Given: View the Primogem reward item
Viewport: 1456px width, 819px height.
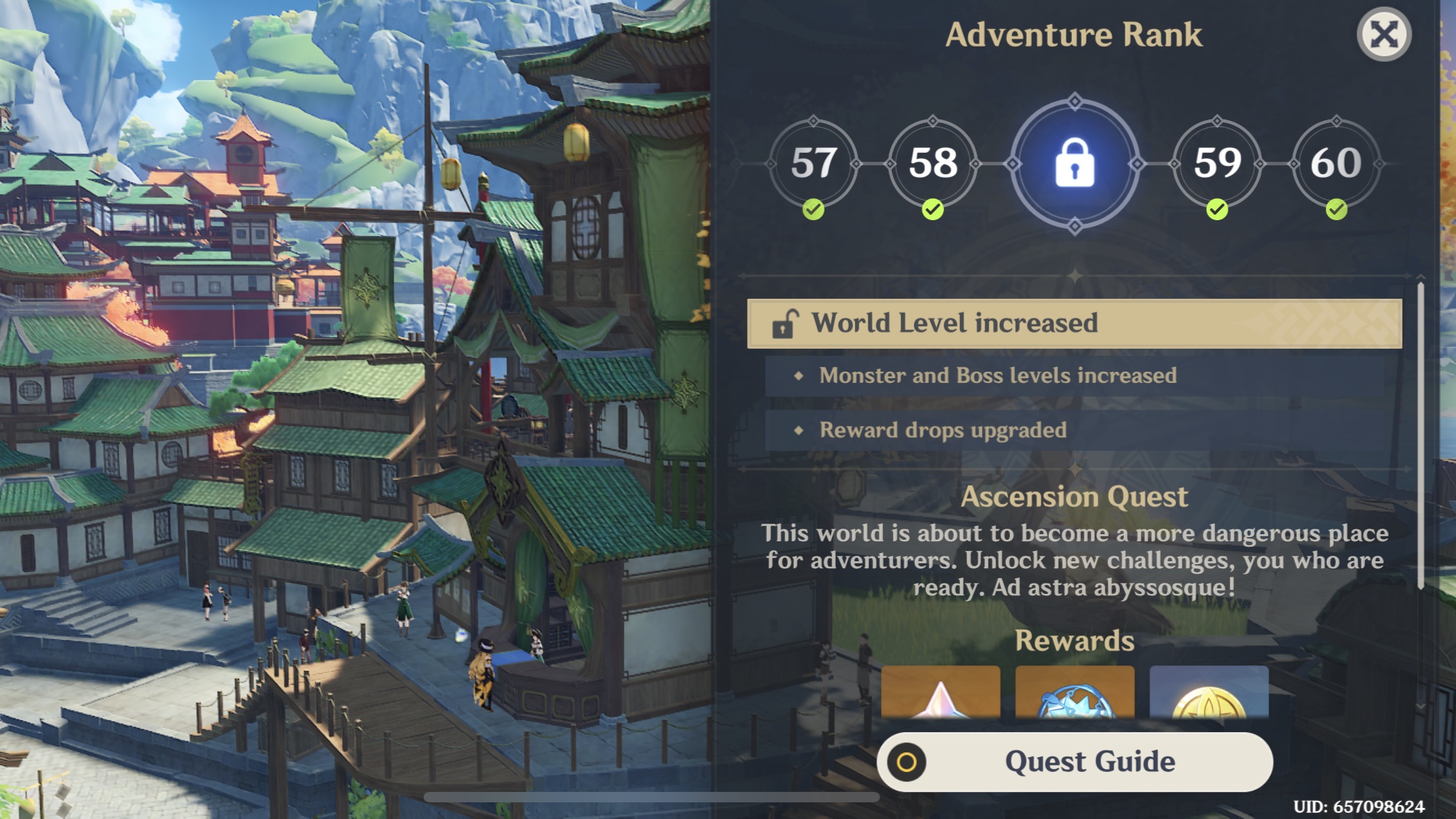Looking at the screenshot, I should 941,693.
